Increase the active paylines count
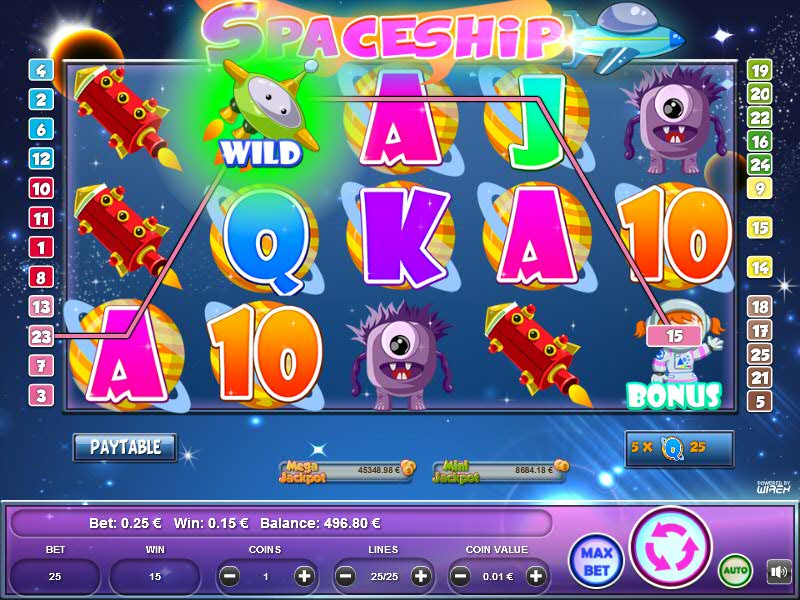The width and height of the screenshot is (800, 600). [x=421, y=576]
